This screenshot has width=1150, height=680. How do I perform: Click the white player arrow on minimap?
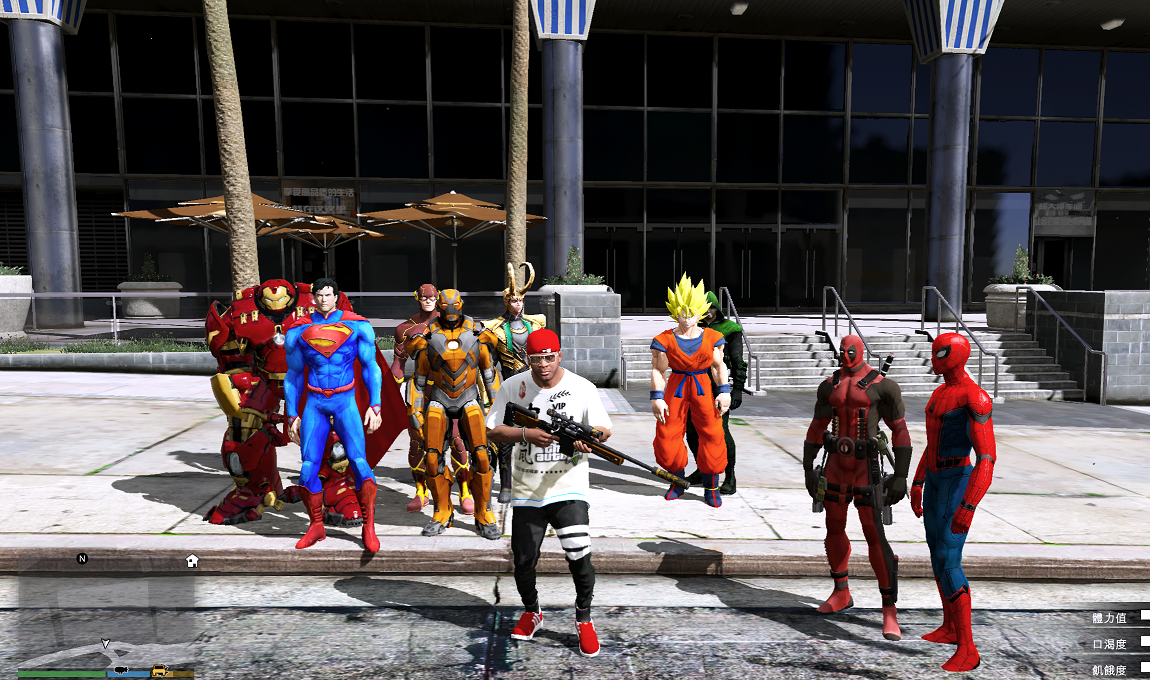[105, 644]
